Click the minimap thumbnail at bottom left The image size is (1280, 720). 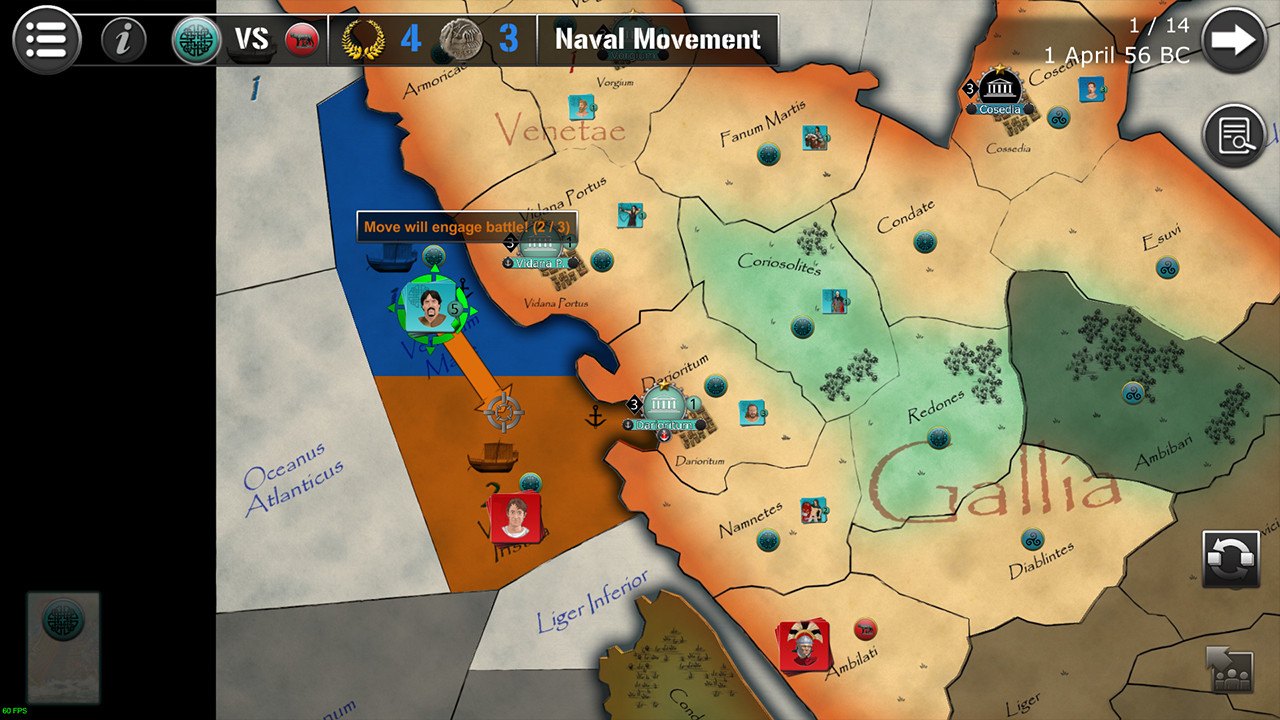(63, 650)
